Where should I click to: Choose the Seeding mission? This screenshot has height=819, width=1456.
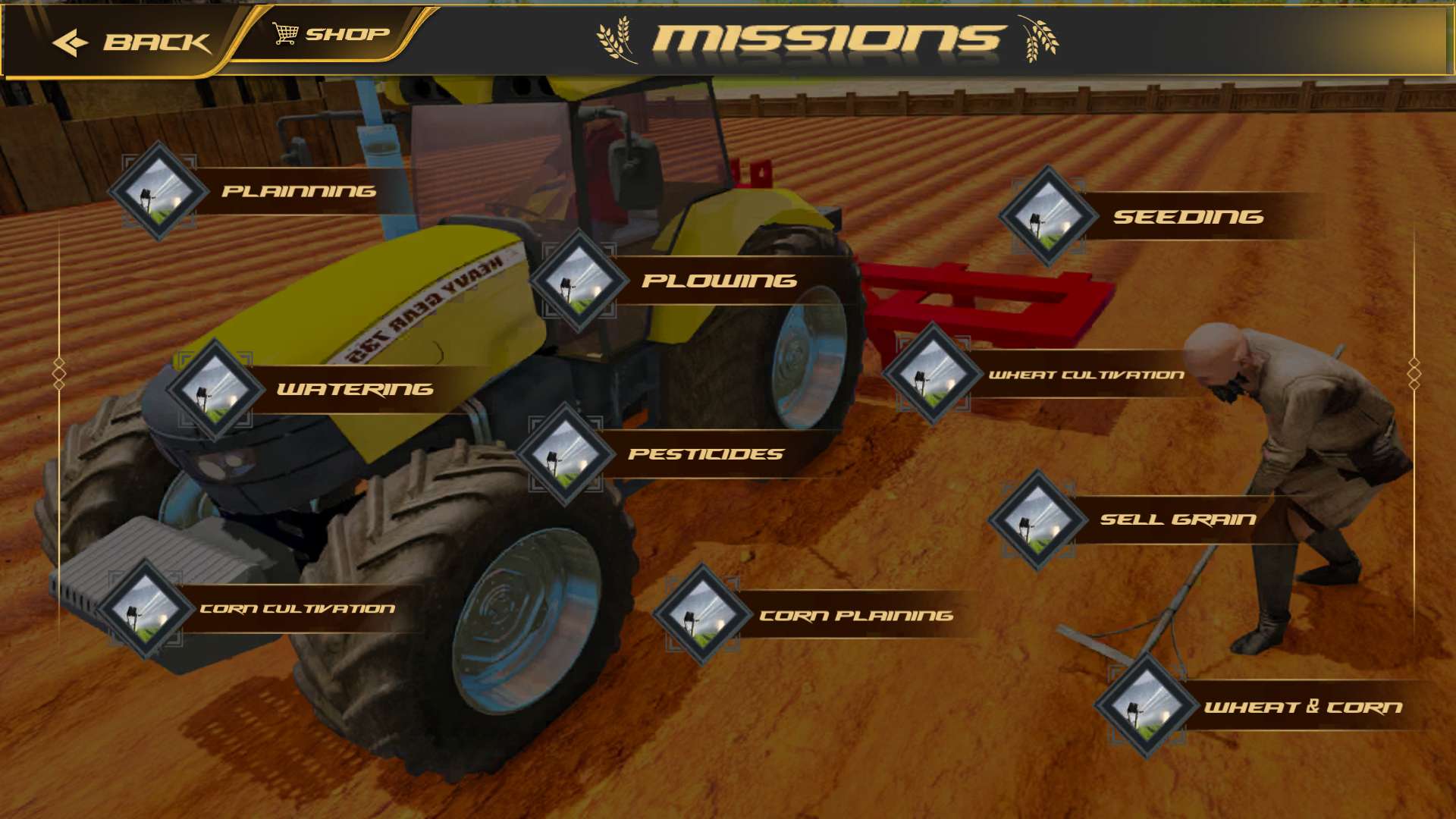pos(1187,217)
